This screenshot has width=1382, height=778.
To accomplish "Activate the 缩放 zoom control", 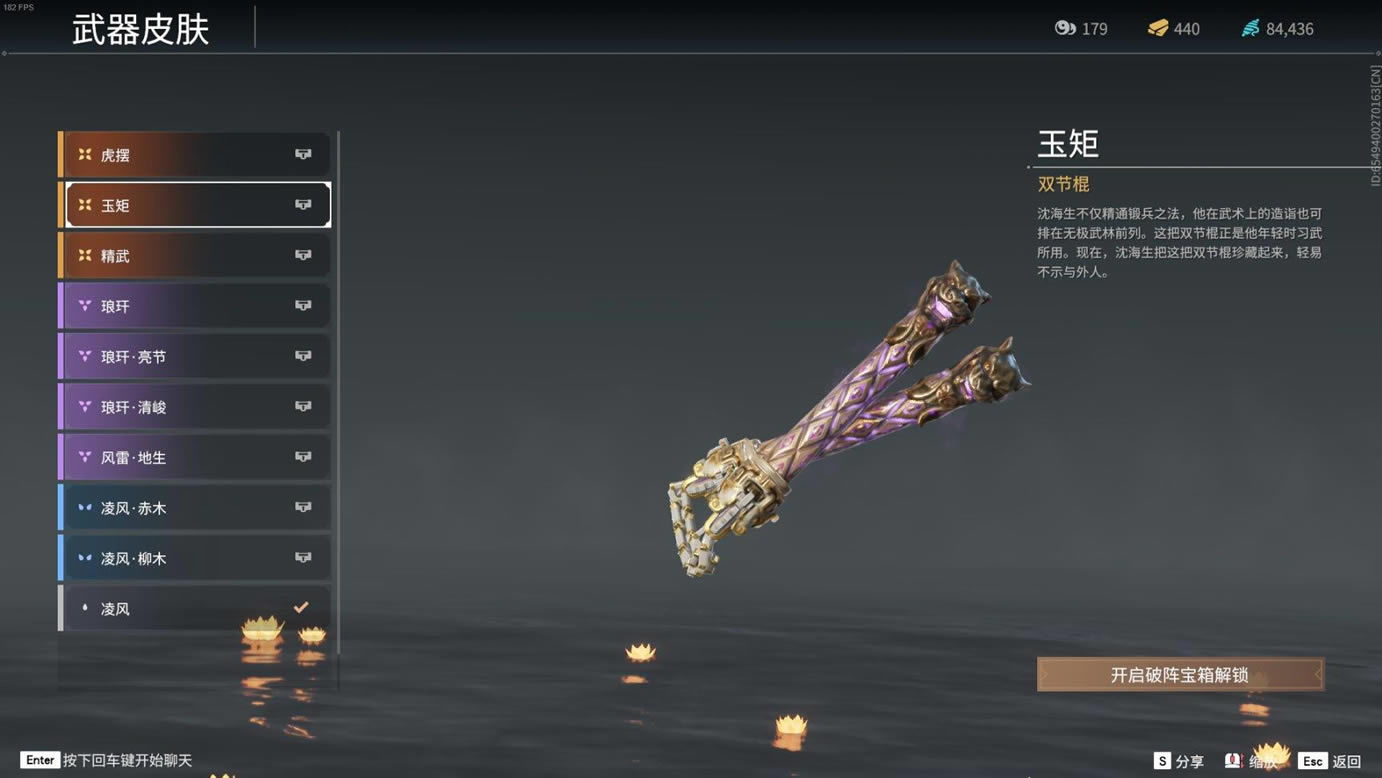I will click(x=1252, y=762).
